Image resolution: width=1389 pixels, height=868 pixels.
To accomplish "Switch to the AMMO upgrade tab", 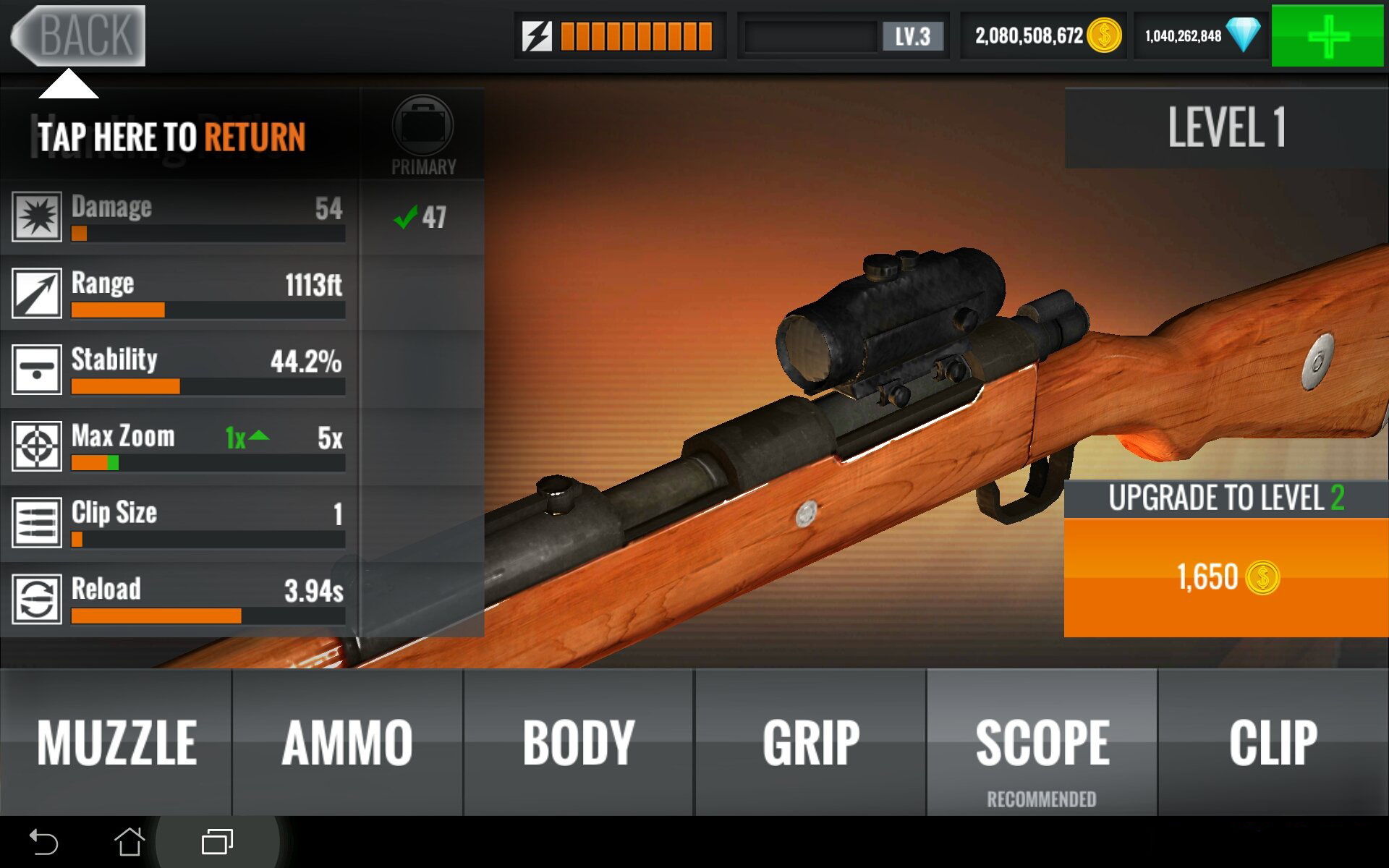I will [x=347, y=742].
